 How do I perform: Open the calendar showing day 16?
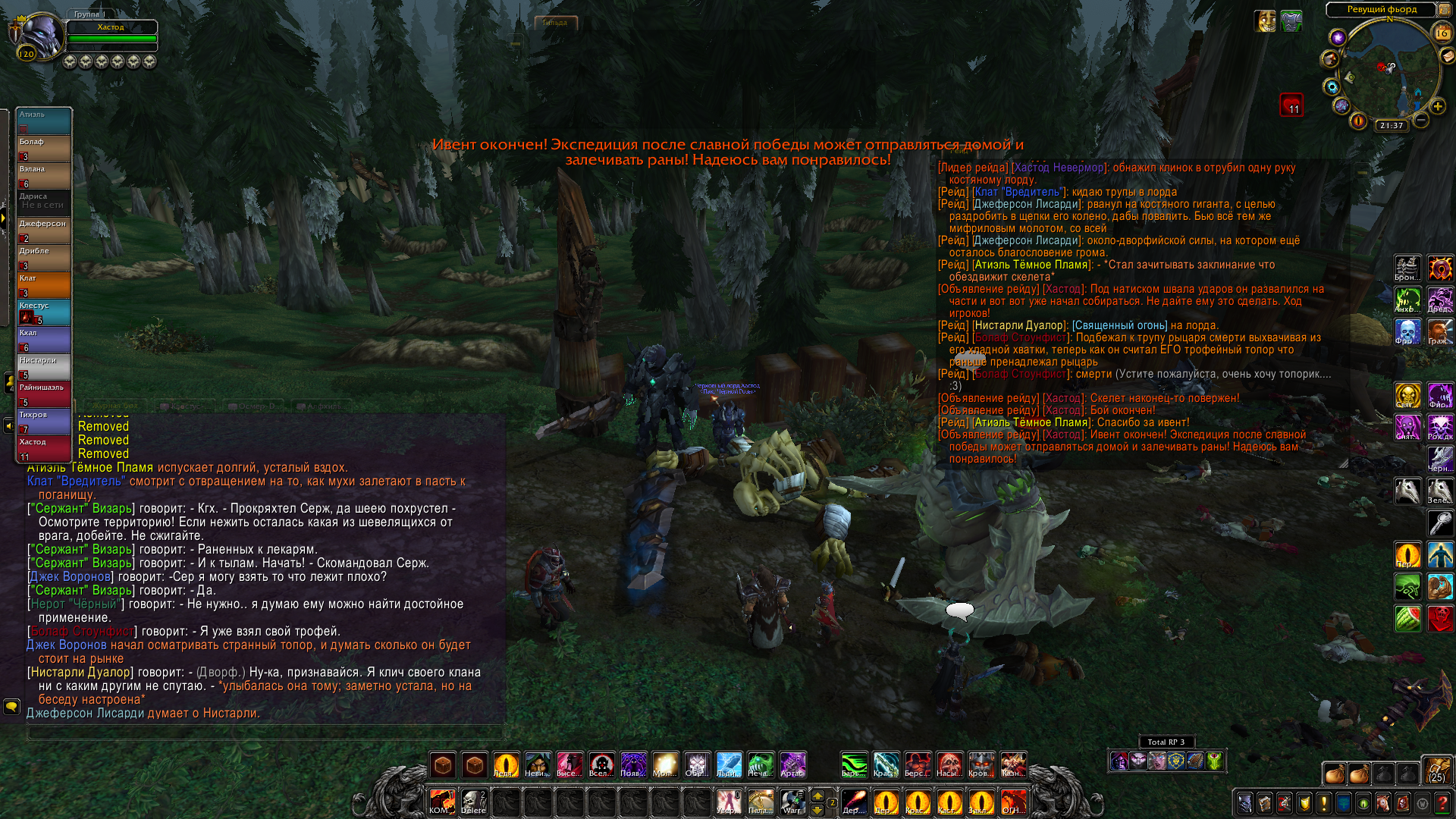1442,33
